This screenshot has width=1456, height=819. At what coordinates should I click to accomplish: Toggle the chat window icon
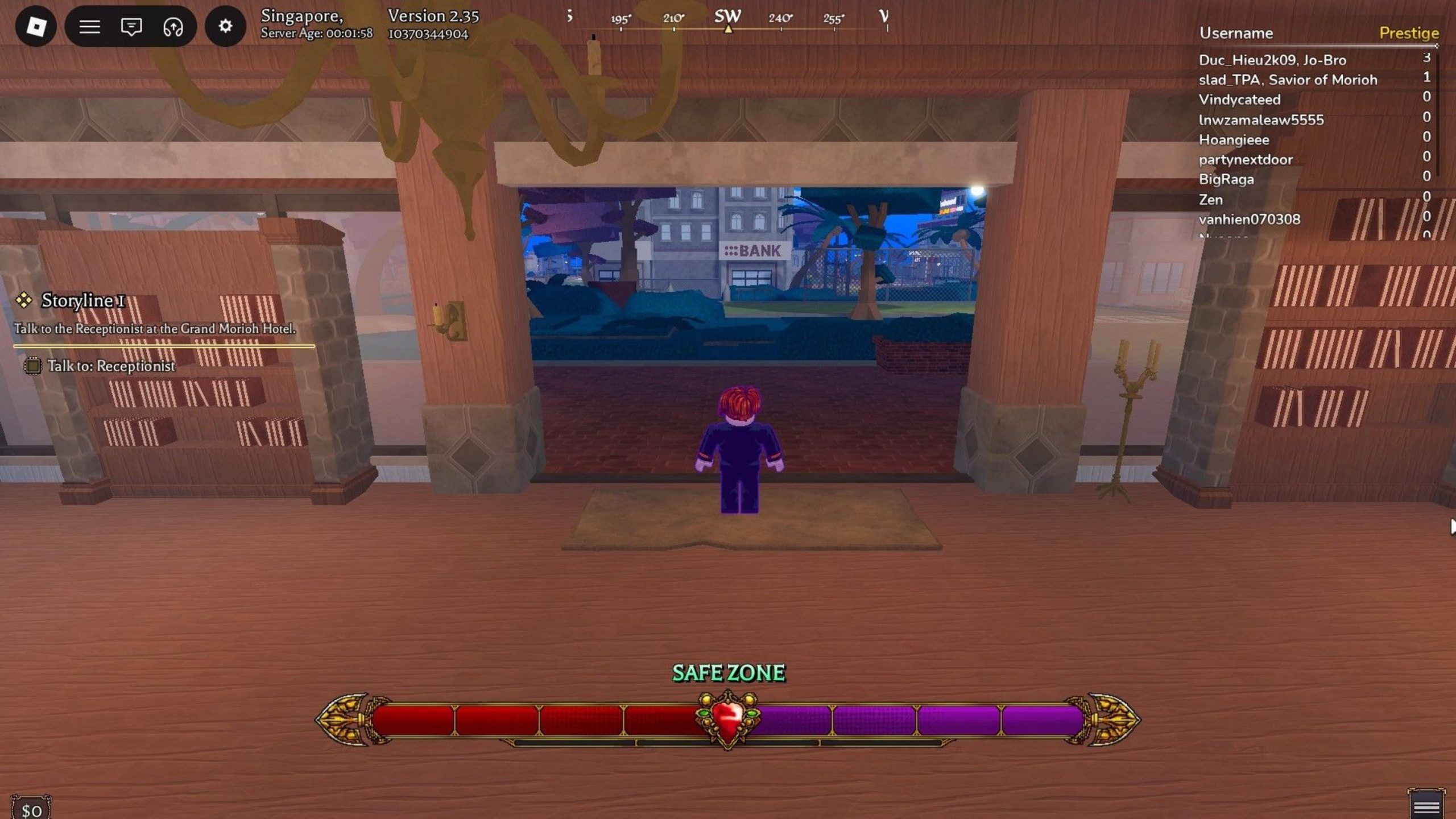(x=131, y=26)
